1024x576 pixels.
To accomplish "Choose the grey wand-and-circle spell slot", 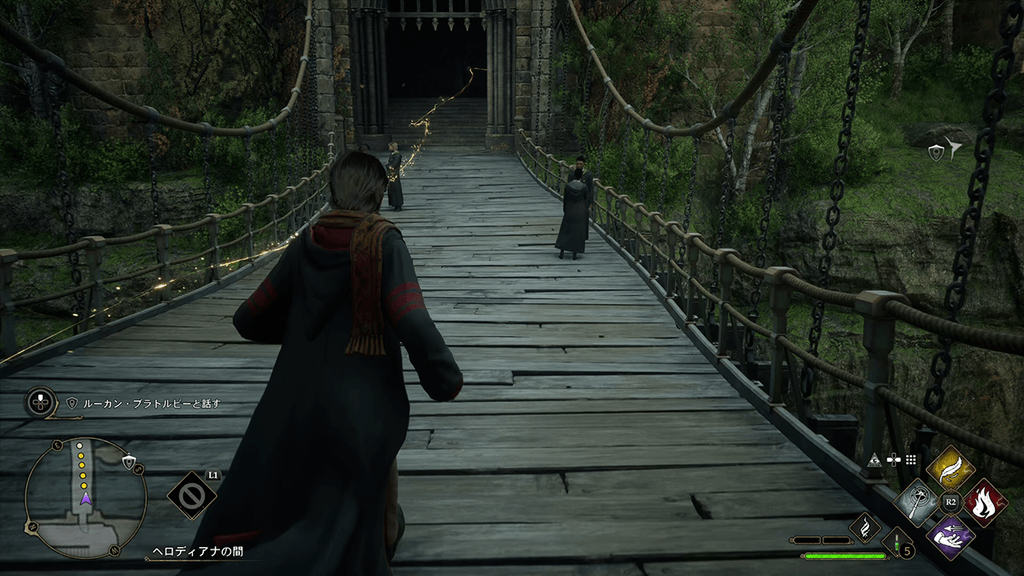I will [x=917, y=501].
